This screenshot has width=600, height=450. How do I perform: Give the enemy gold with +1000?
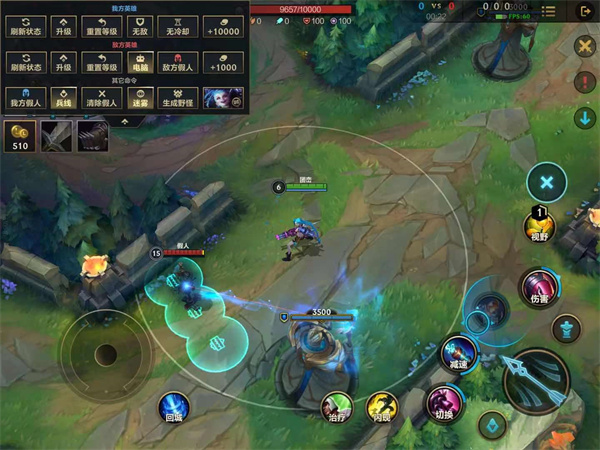coord(222,62)
